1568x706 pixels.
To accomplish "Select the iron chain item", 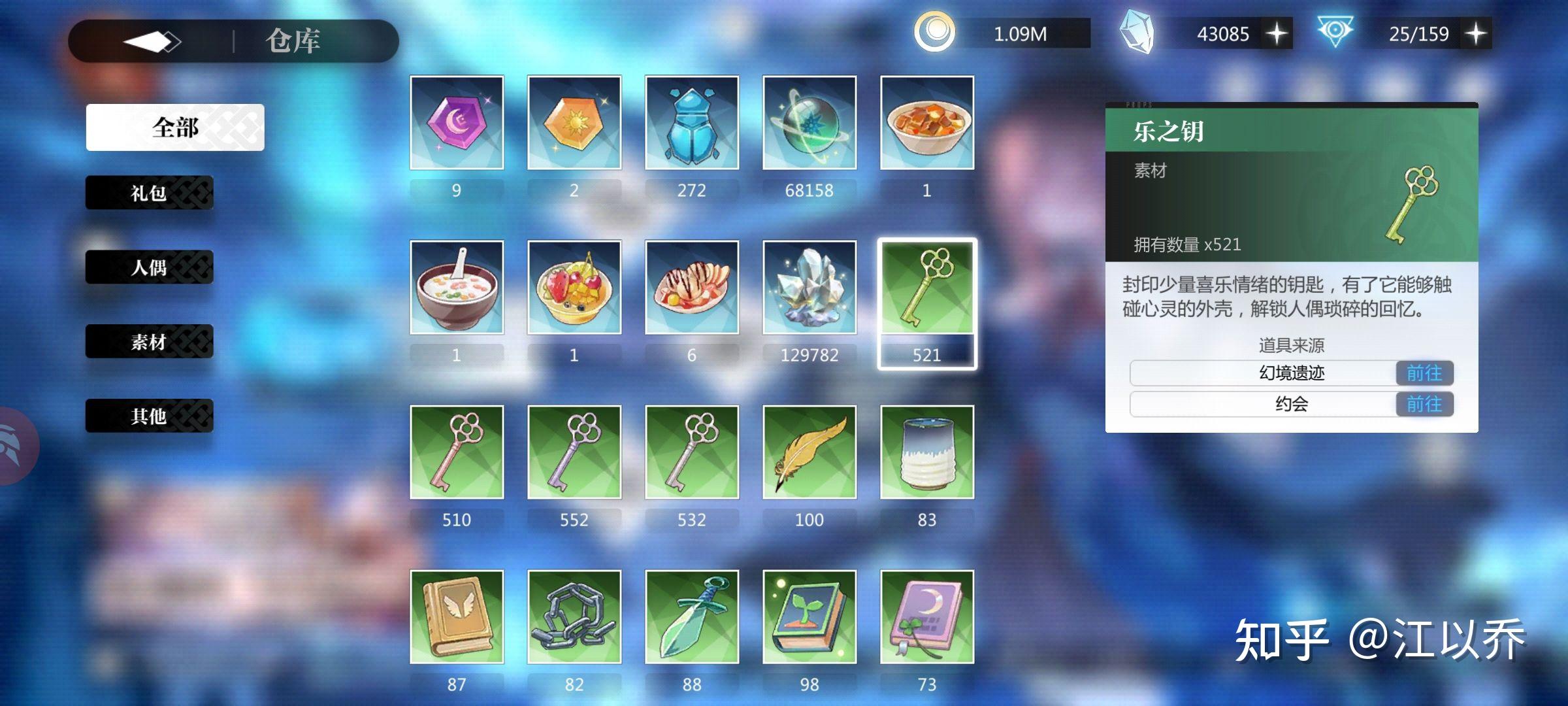I will 574,617.
